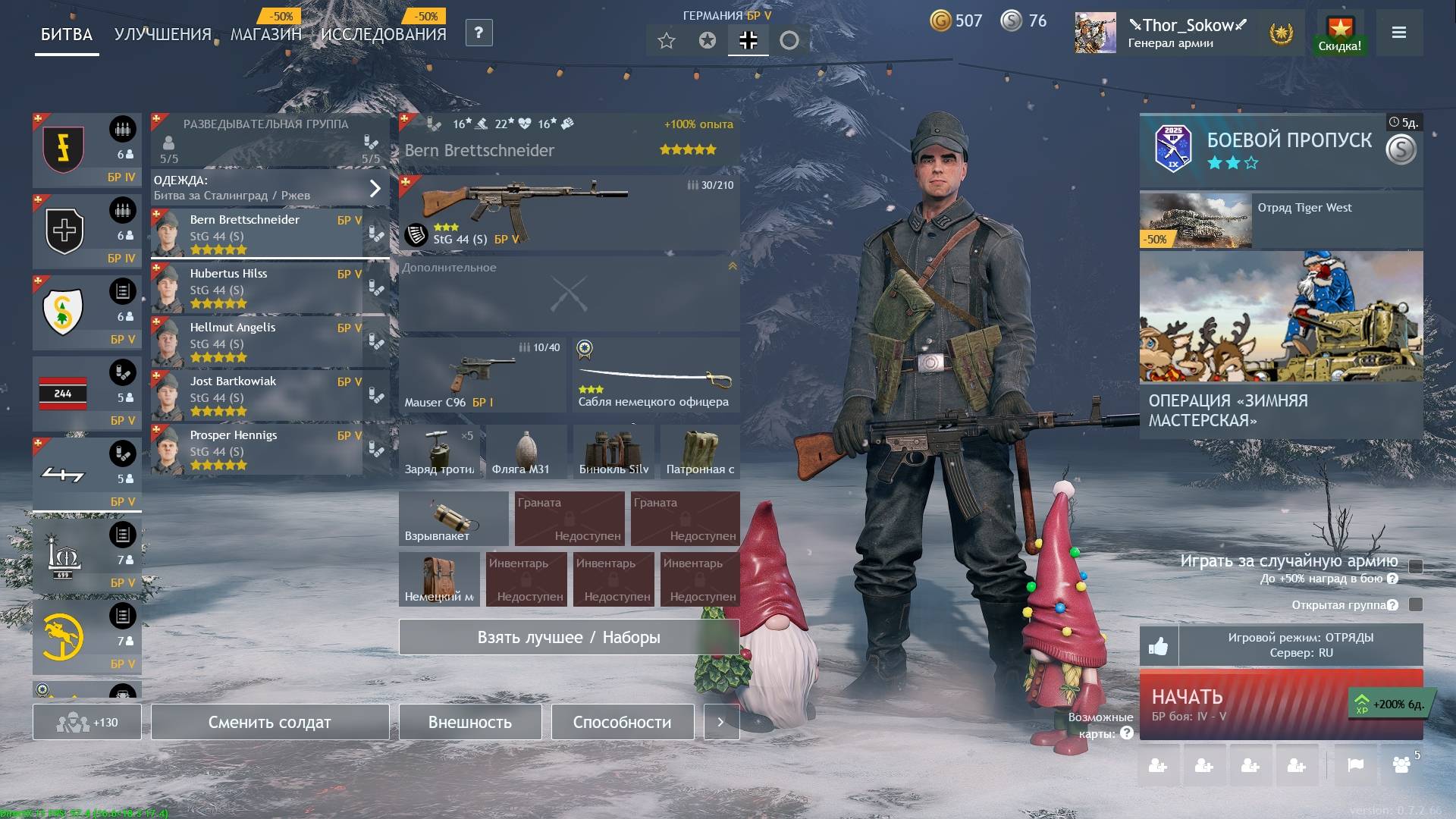Open the hamburger main menu
The height and width of the screenshot is (819, 1456).
pos(1399,33)
